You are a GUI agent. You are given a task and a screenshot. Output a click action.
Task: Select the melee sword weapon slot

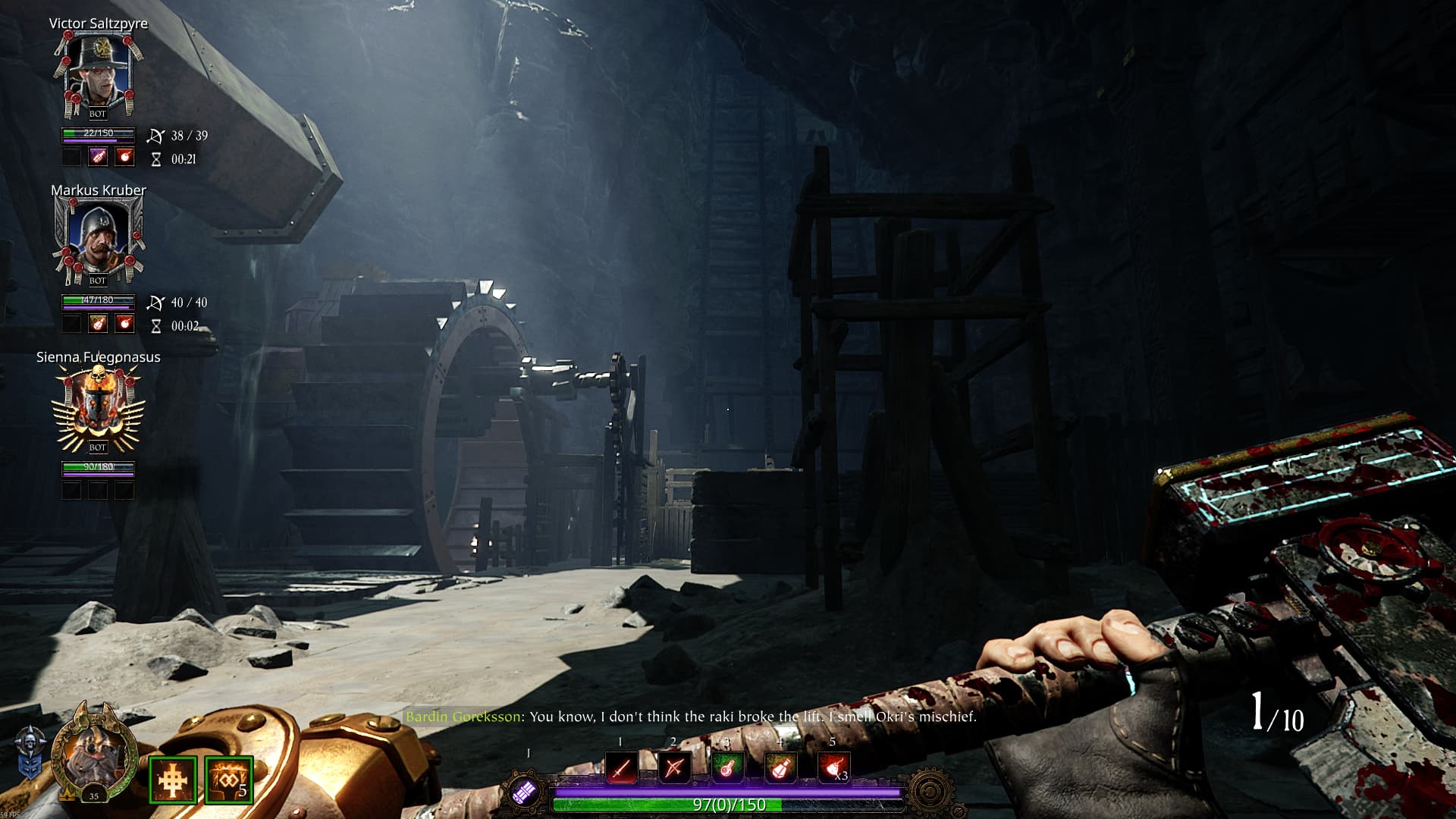(x=621, y=767)
